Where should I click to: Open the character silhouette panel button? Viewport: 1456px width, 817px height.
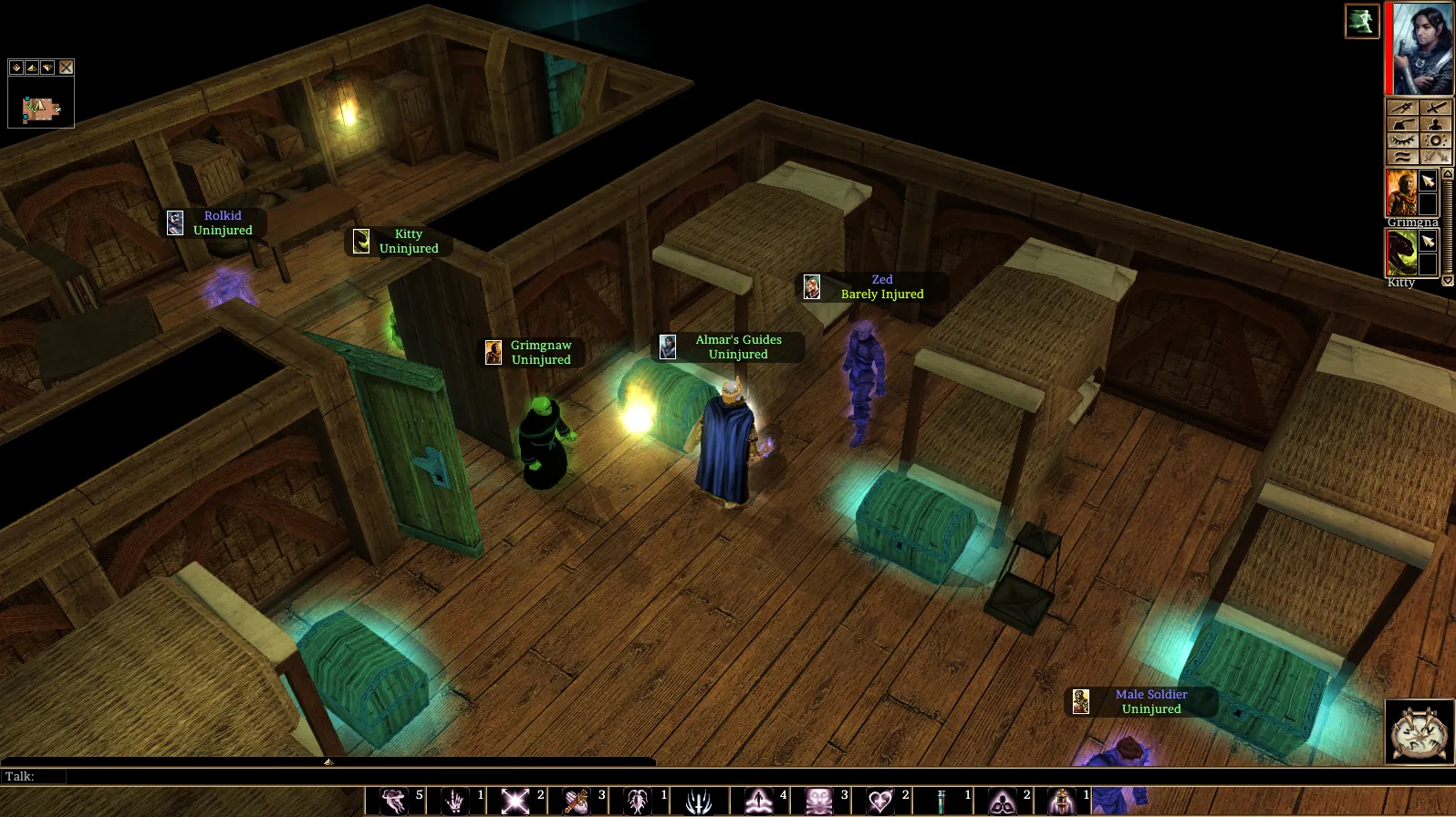point(1435,124)
